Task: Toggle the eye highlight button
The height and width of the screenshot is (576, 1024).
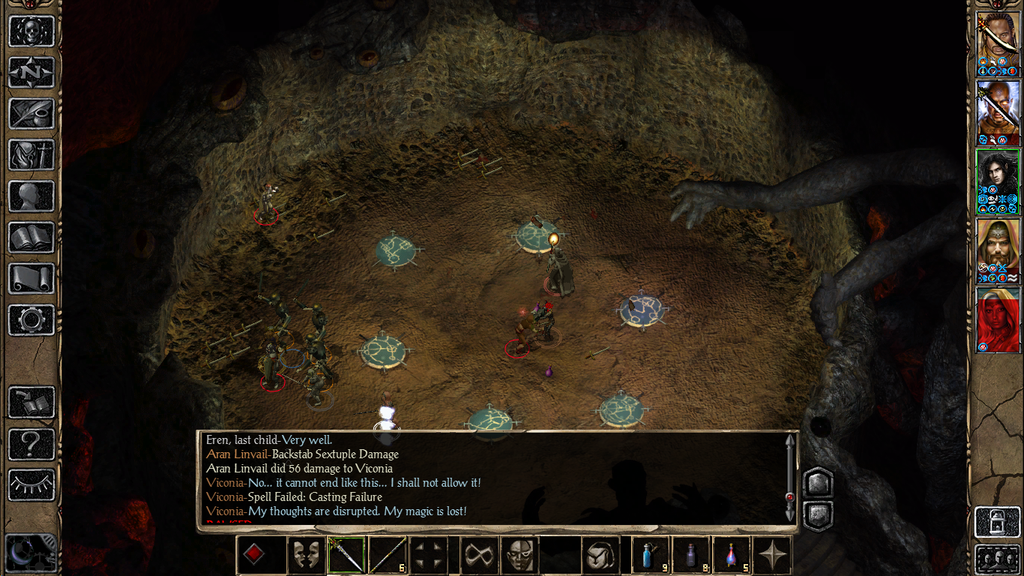Action: tap(31, 484)
